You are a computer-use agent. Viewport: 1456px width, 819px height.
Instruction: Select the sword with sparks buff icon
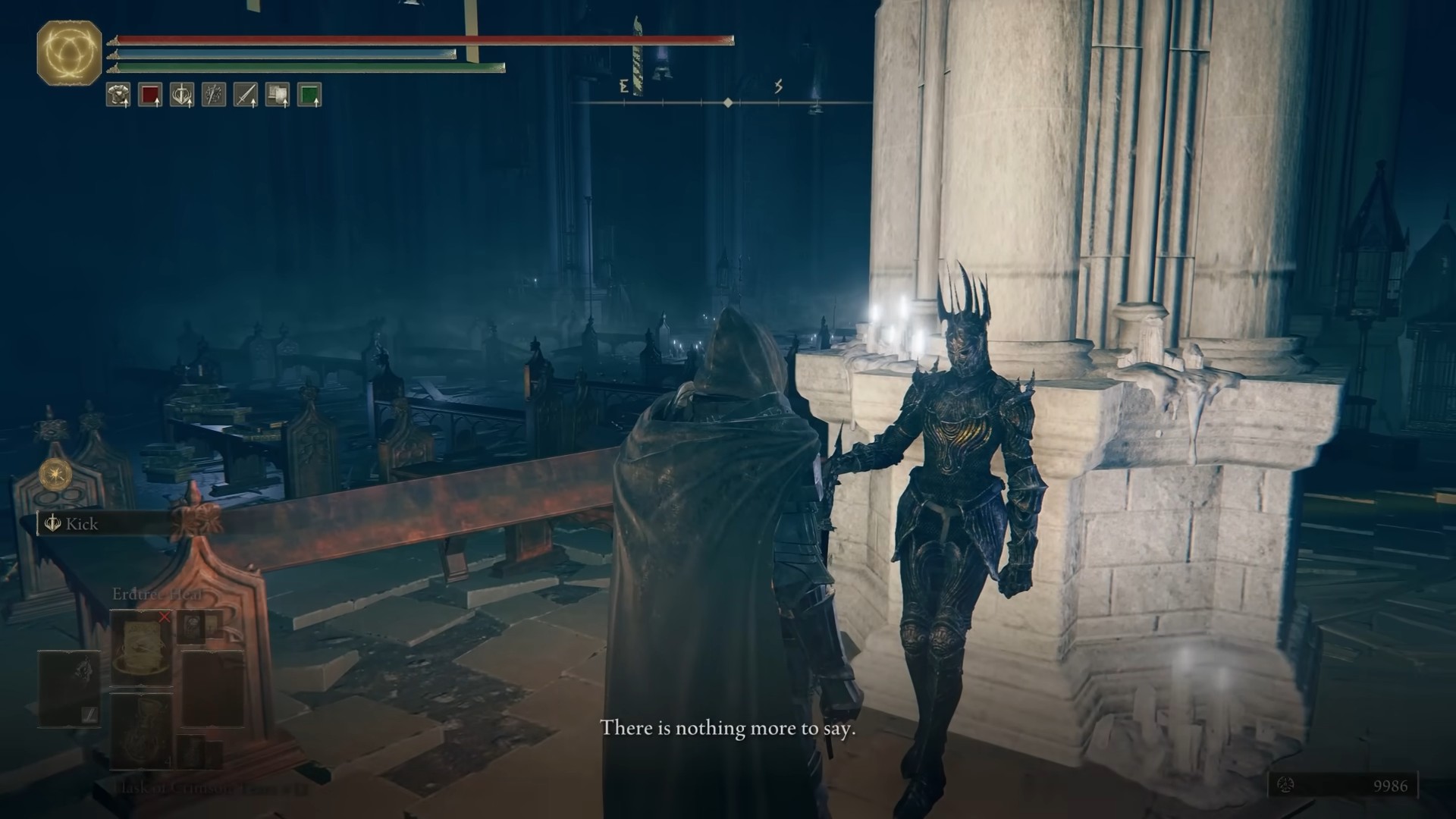pyautogui.click(x=214, y=95)
